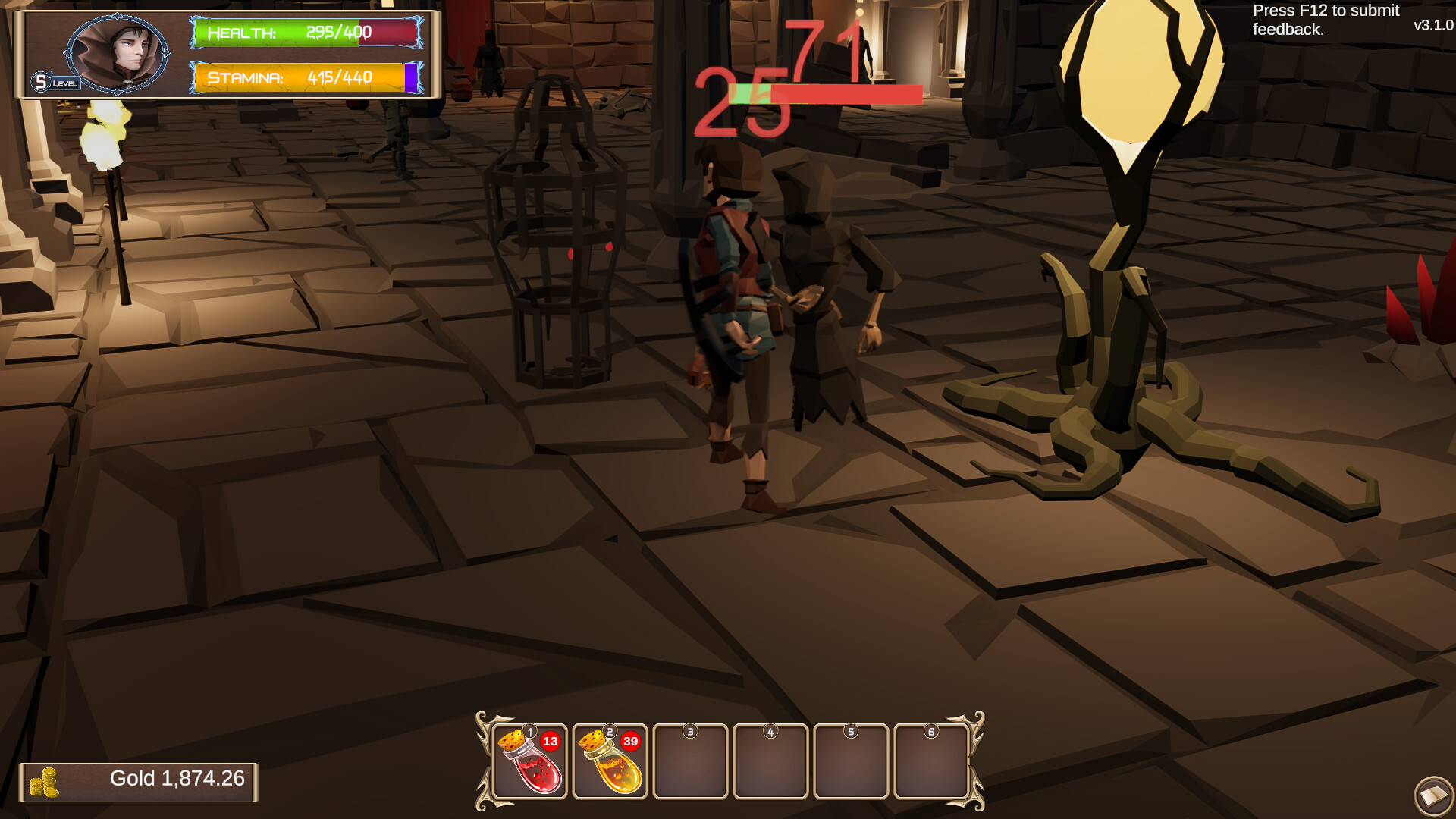Viewport: 1456px width, 819px height.
Task: Drink the yellow stamina potion in slot 2
Action: tap(610, 762)
